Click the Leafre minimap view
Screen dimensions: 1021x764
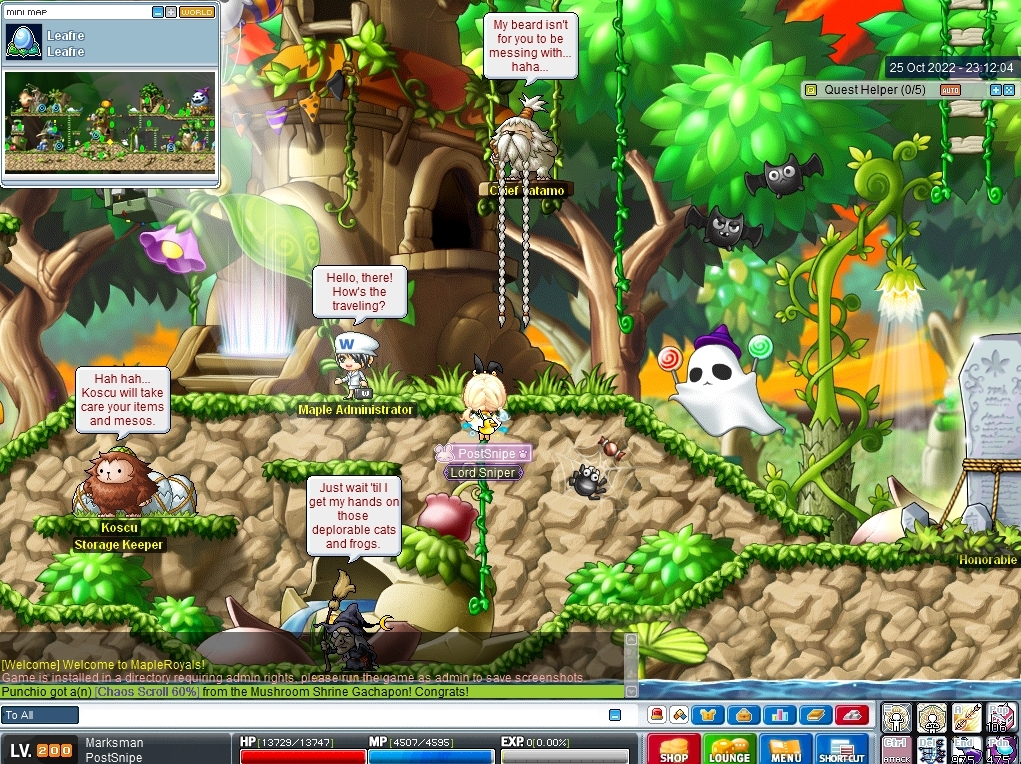[x=110, y=121]
